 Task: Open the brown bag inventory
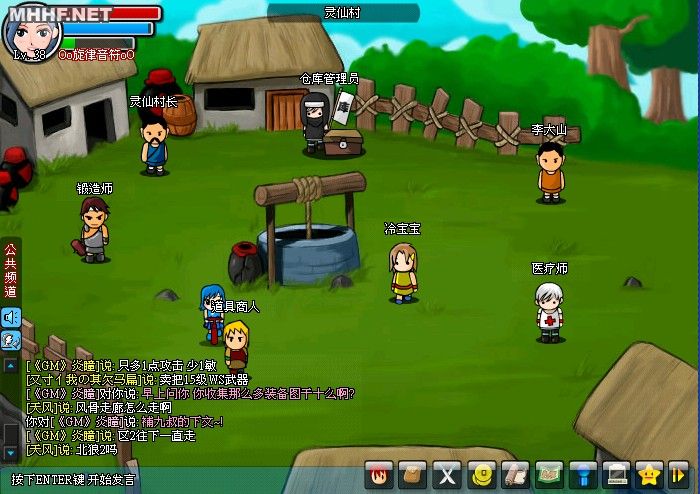tap(413, 474)
